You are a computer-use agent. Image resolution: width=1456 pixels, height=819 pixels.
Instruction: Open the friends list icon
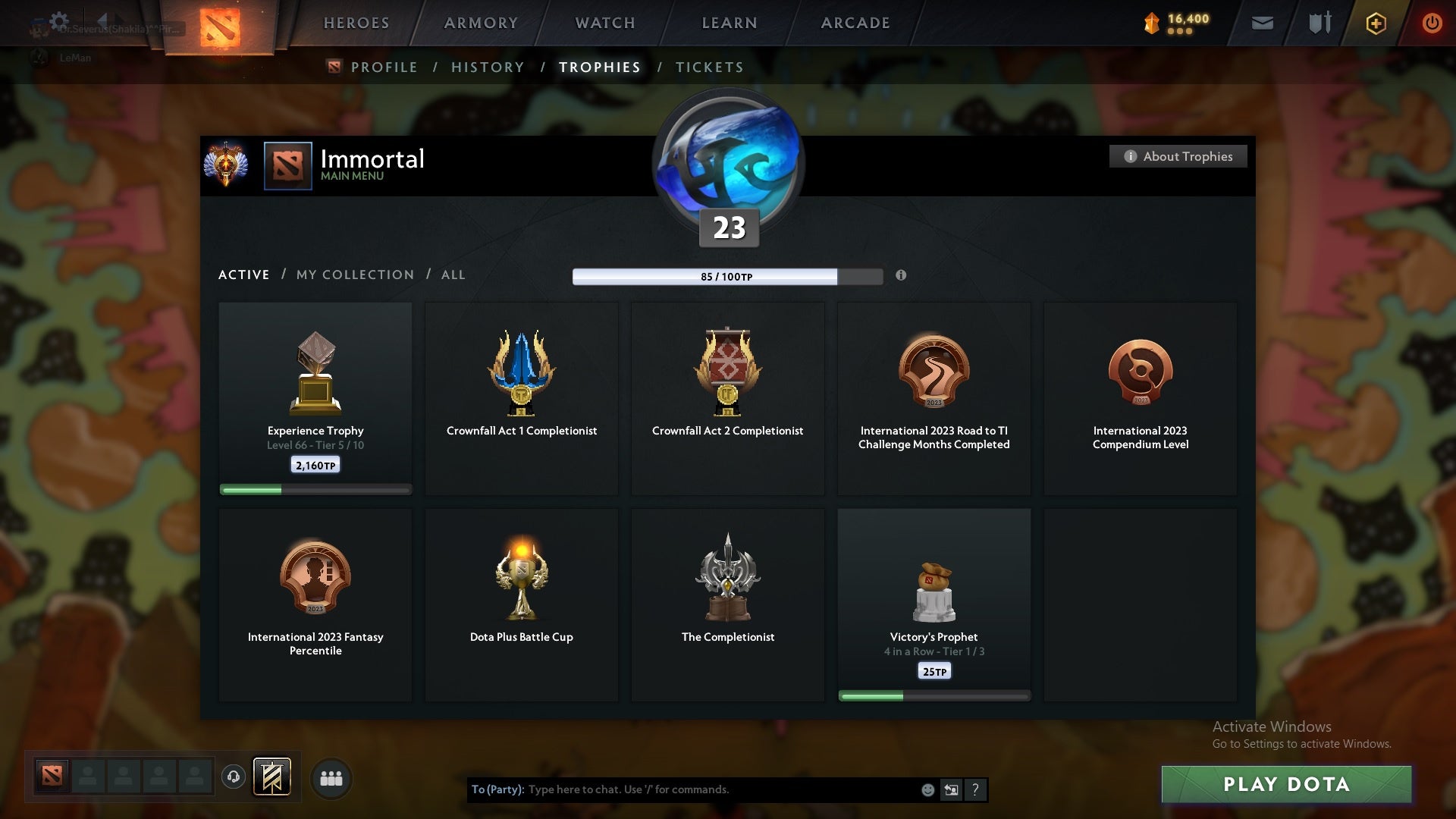coord(331,778)
